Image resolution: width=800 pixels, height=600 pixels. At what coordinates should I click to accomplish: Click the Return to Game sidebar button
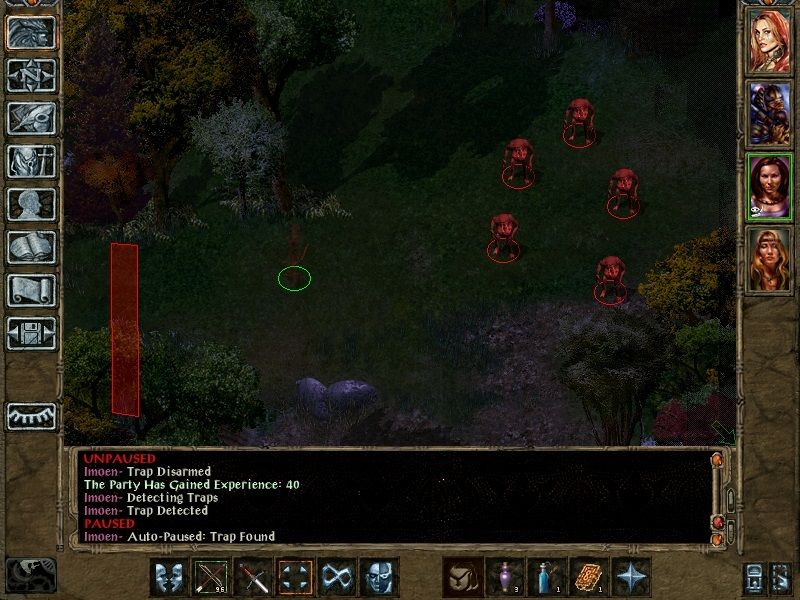(x=31, y=33)
